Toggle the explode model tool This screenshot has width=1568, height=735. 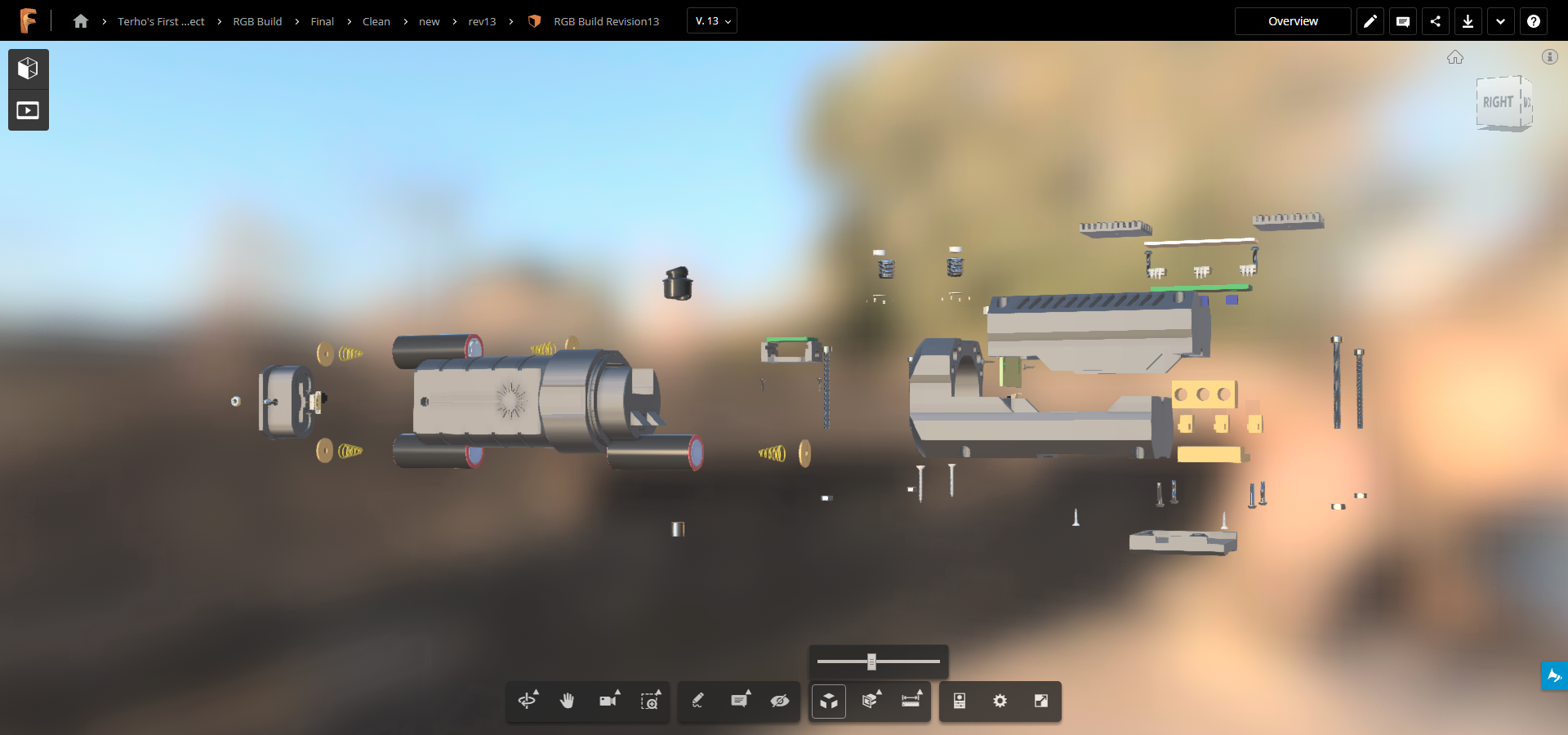point(829,701)
